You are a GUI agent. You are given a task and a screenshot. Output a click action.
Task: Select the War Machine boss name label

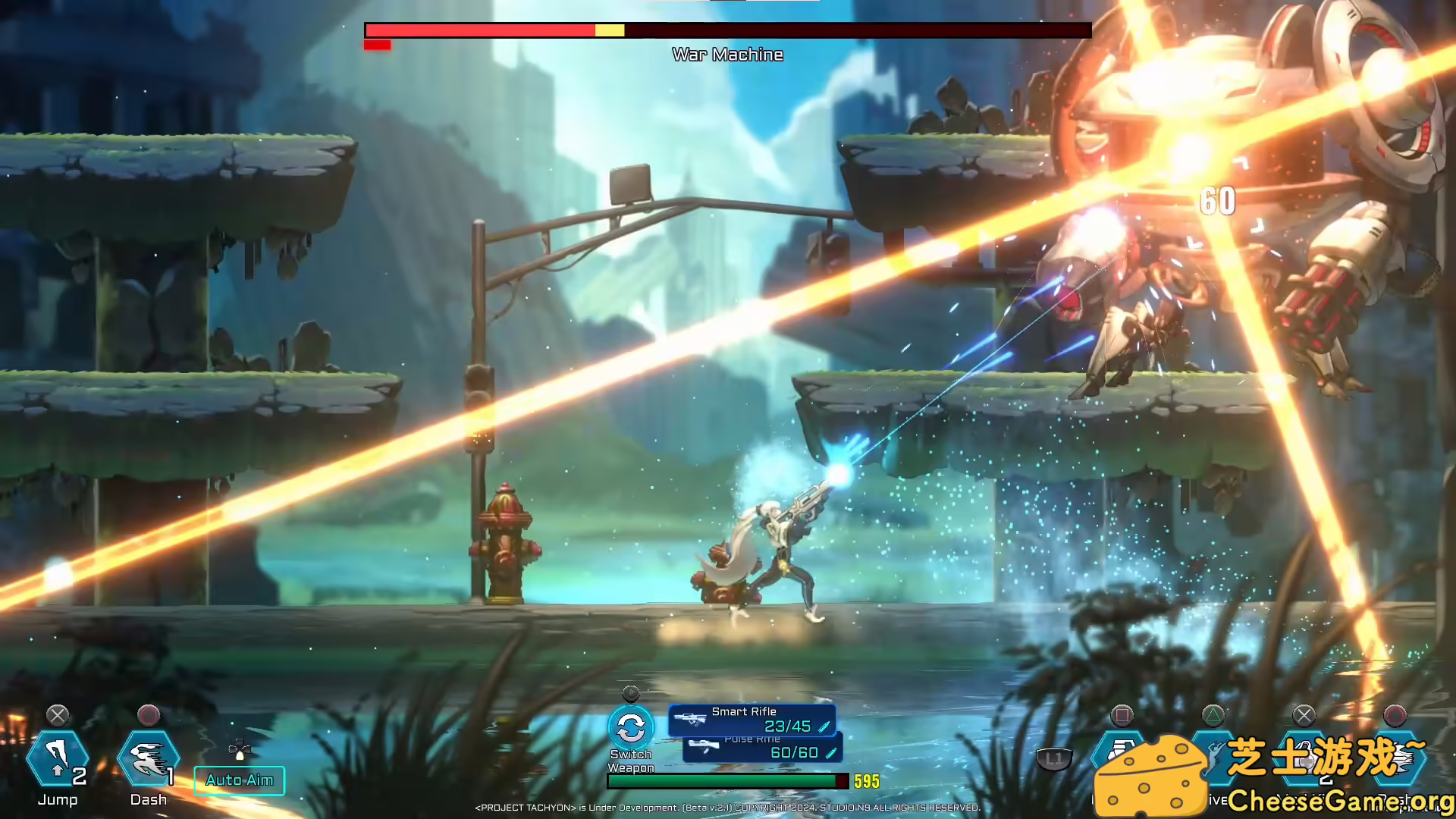[x=728, y=54]
